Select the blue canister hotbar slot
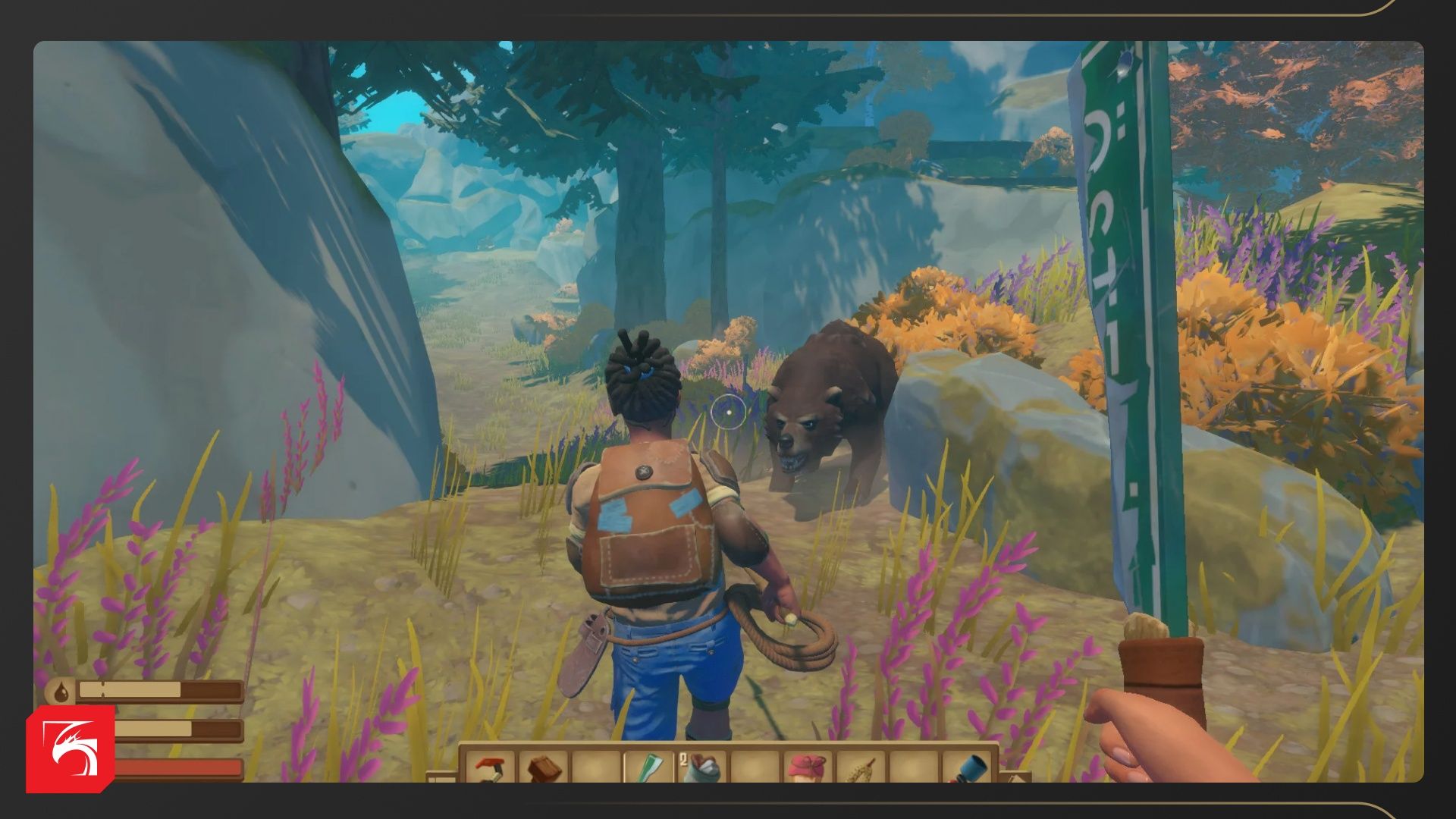 click(966, 767)
